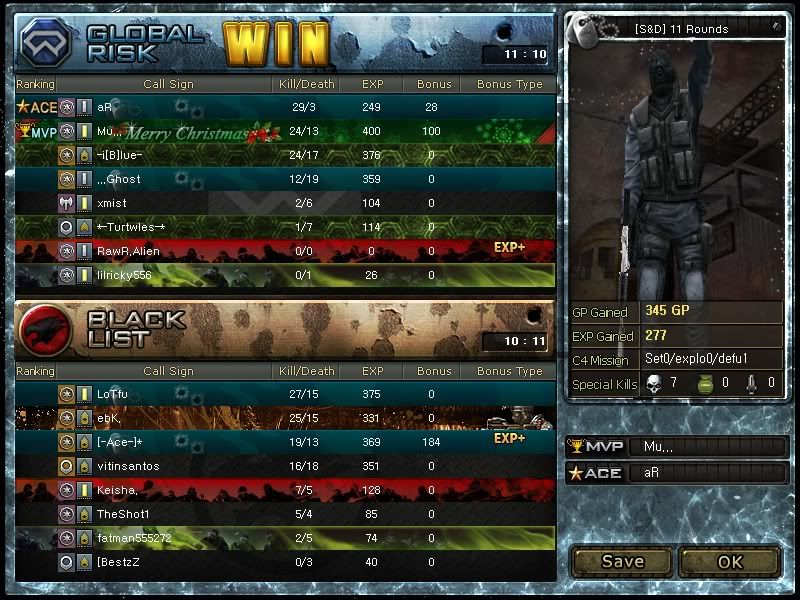Image resolution: width=800 pixels, height=600 pixels.
Task: Choose TheShot1 player row
Action: pos(285,514)
